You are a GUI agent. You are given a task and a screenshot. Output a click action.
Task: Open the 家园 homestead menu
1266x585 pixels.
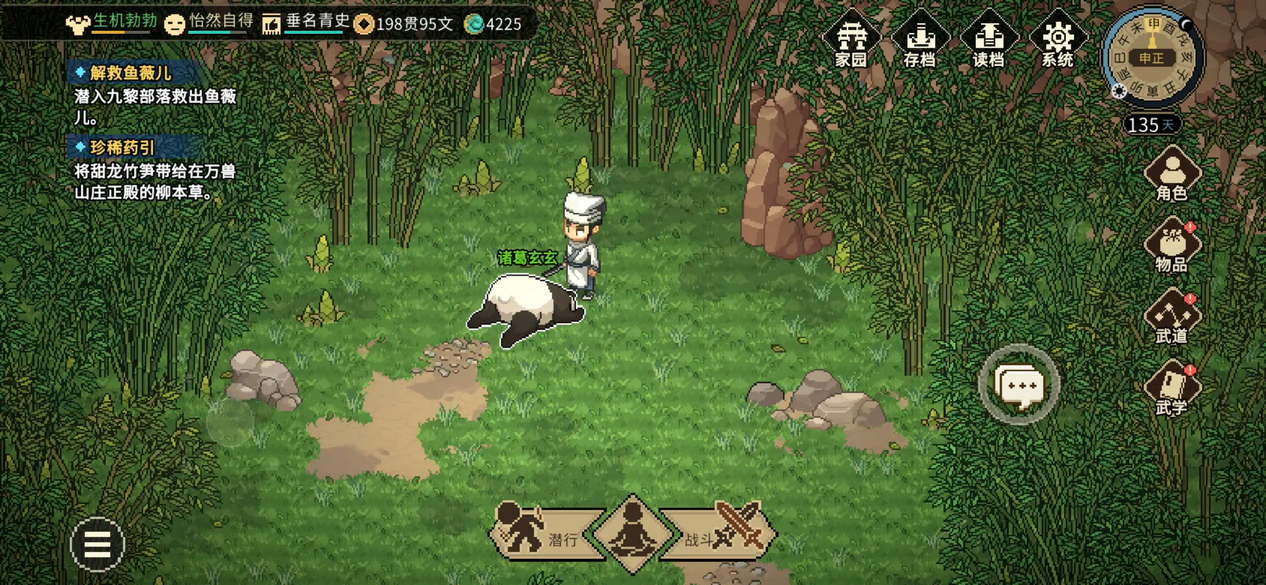[851, 40]
